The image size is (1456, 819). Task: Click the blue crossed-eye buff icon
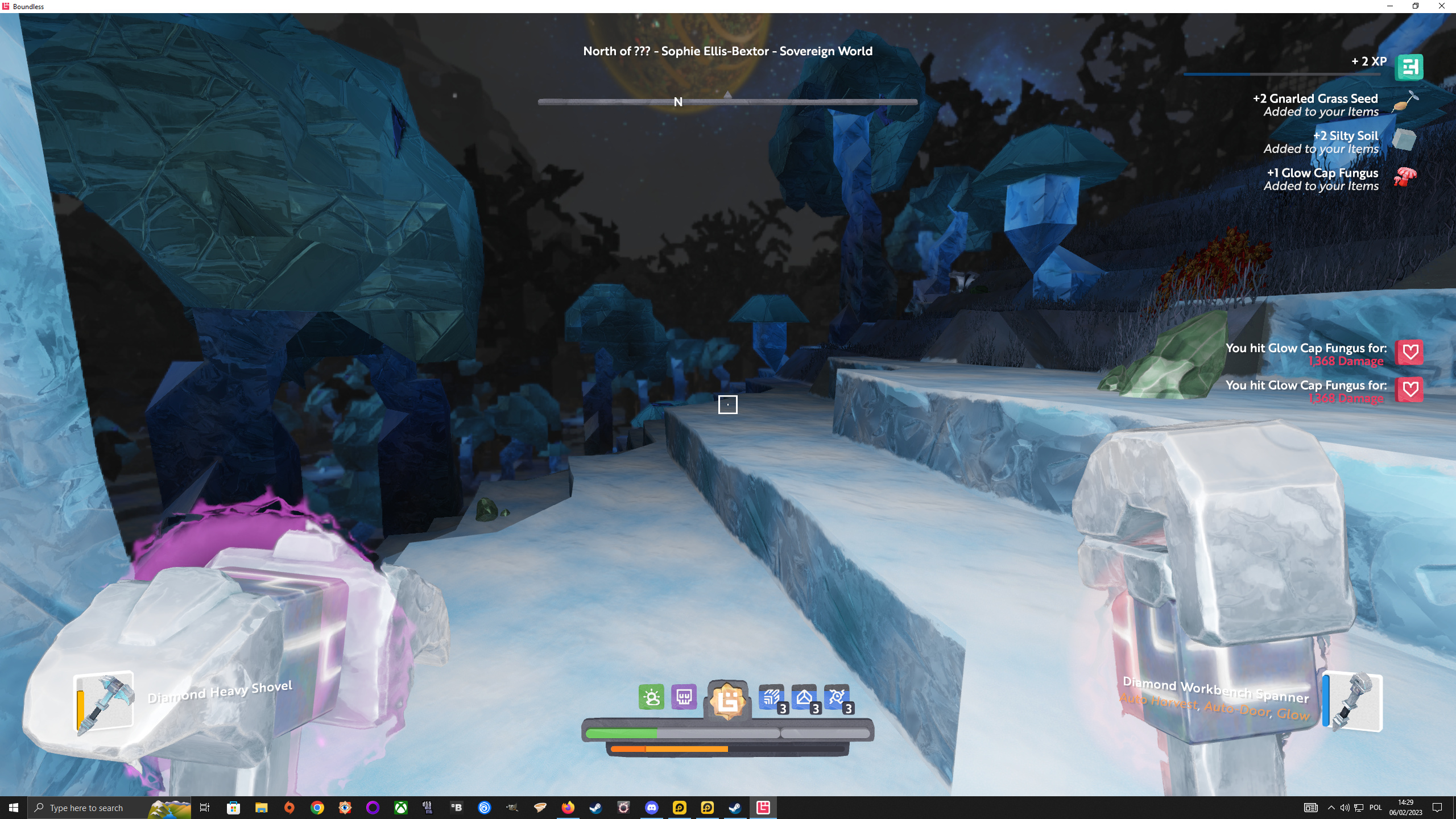837,697
